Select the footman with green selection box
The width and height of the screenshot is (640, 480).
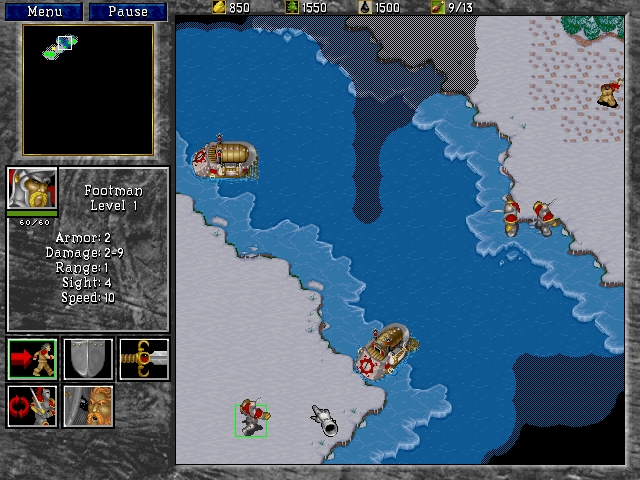click(x=251, y=419)
